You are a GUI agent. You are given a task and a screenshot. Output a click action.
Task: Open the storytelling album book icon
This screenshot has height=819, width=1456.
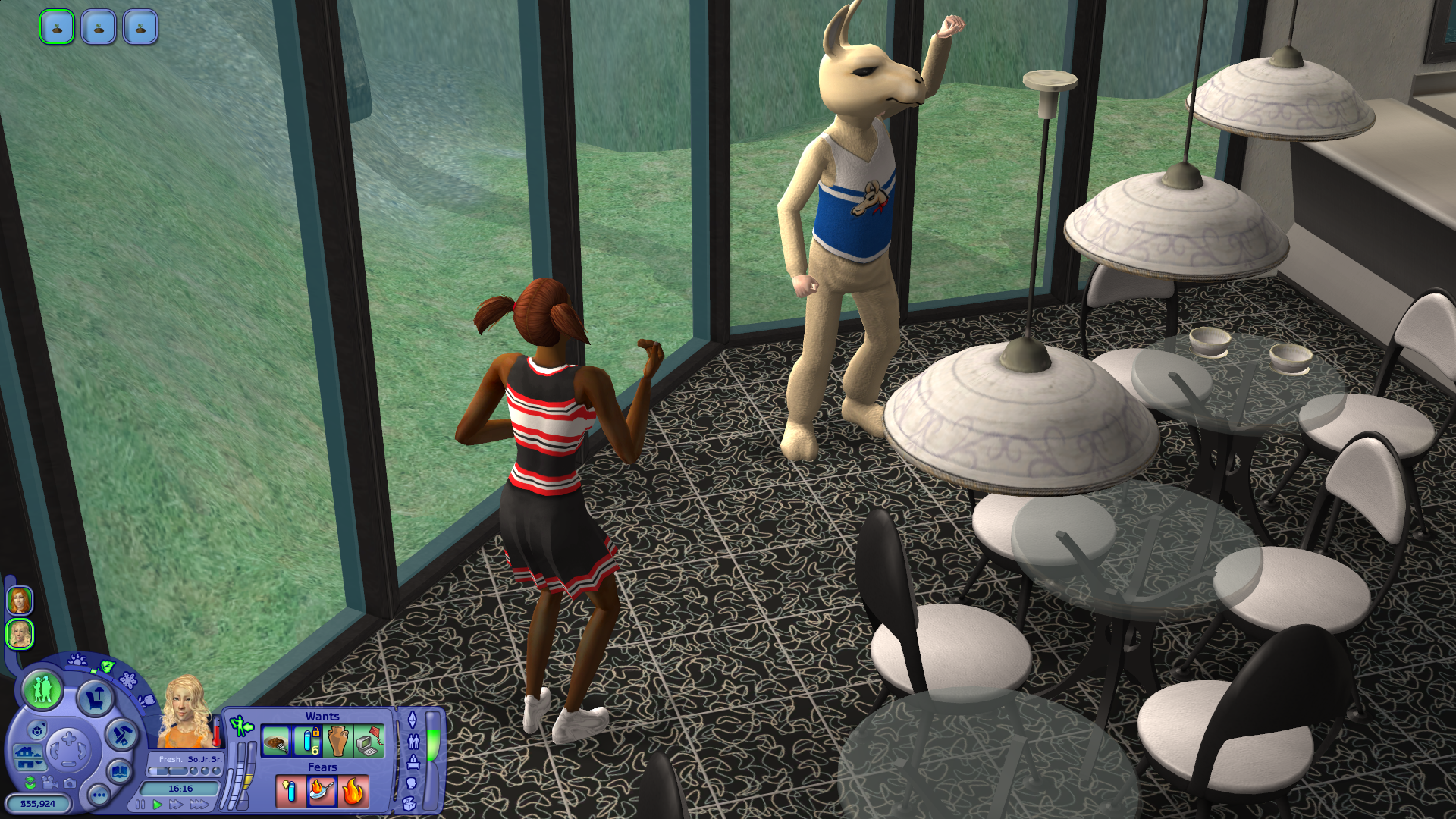(120, 772)
